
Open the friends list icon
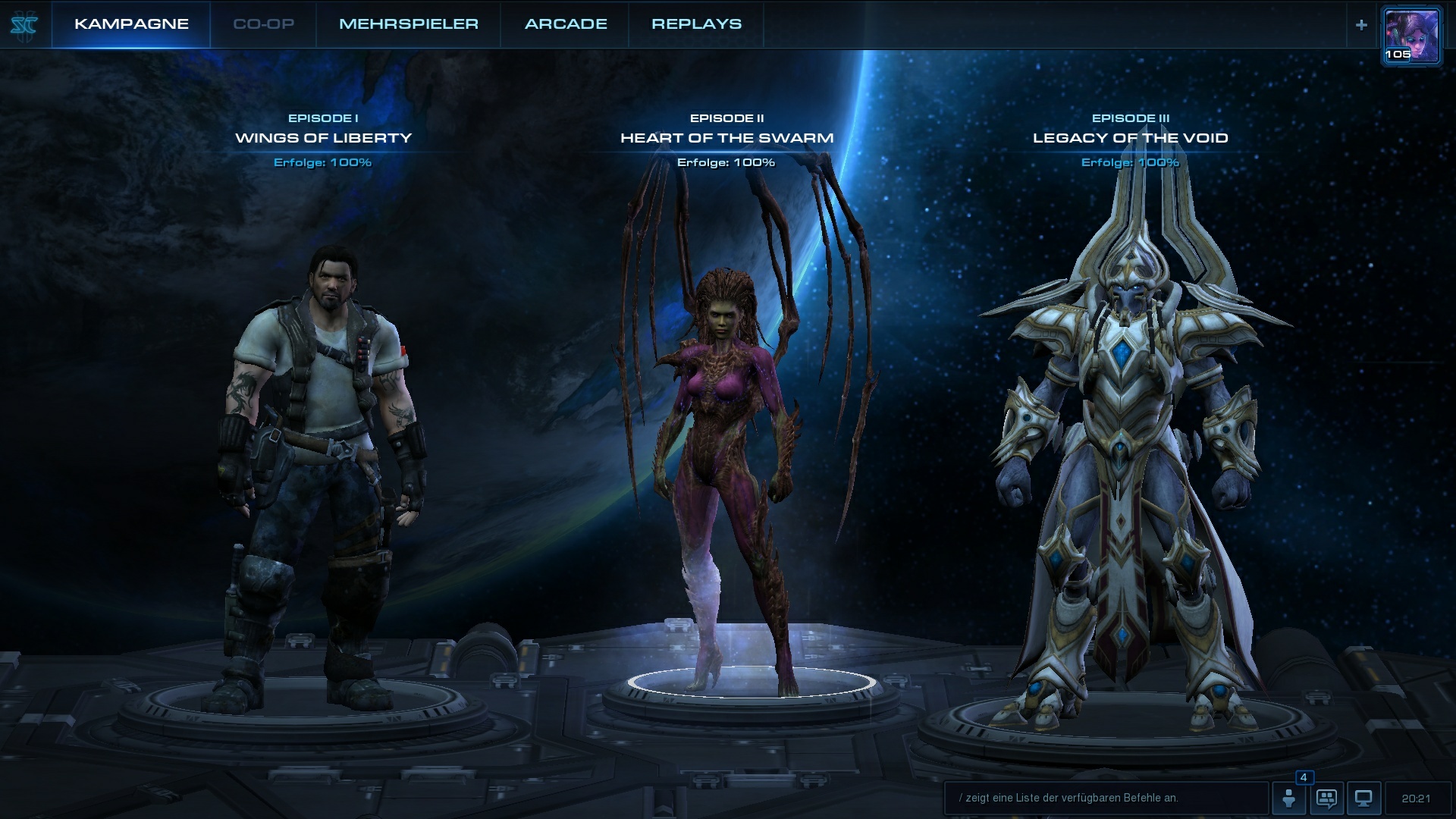pyautogui.click(x=1289, y=798)
